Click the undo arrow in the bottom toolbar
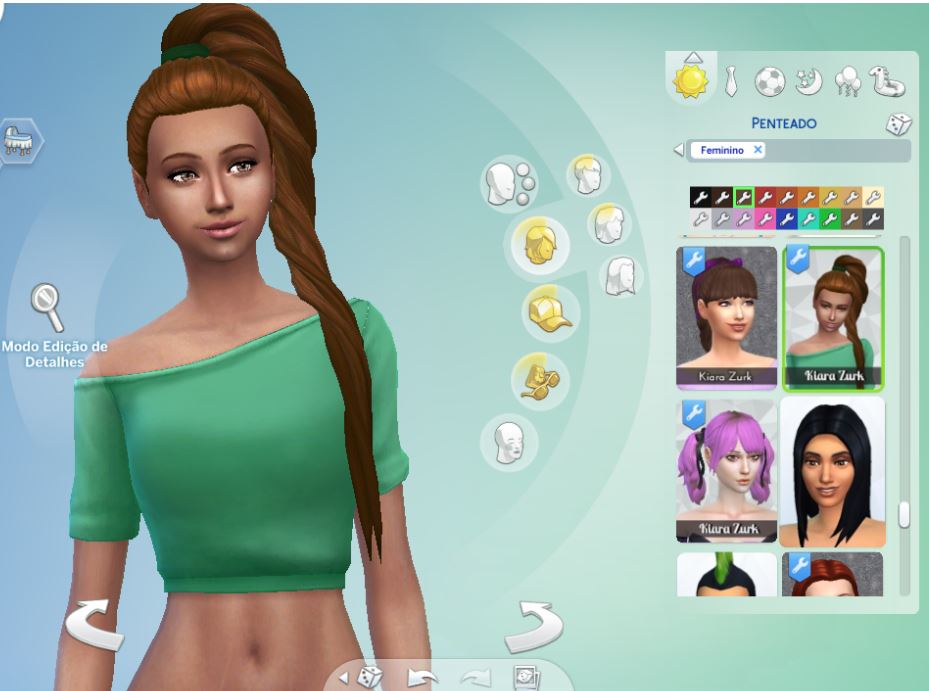 point(423,677)
